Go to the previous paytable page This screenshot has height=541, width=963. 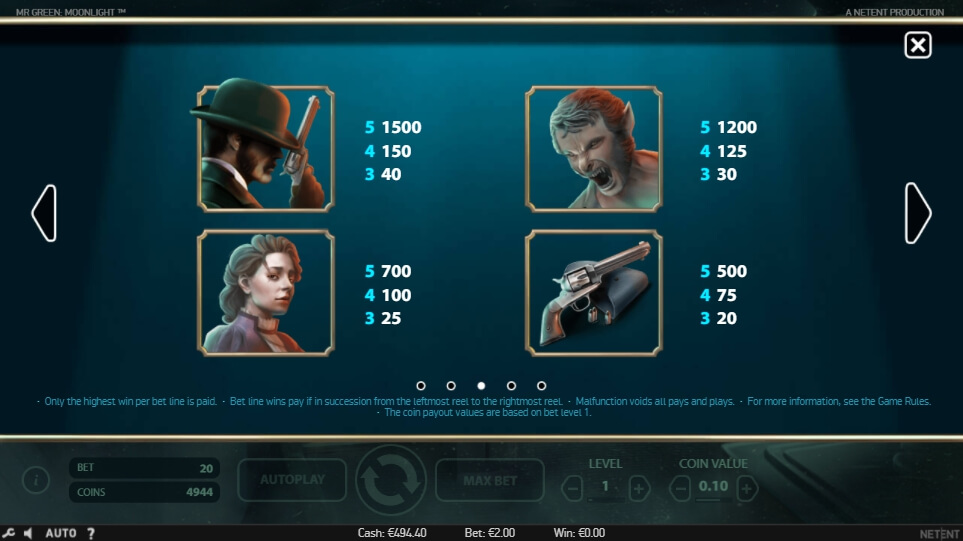[44, 213]
